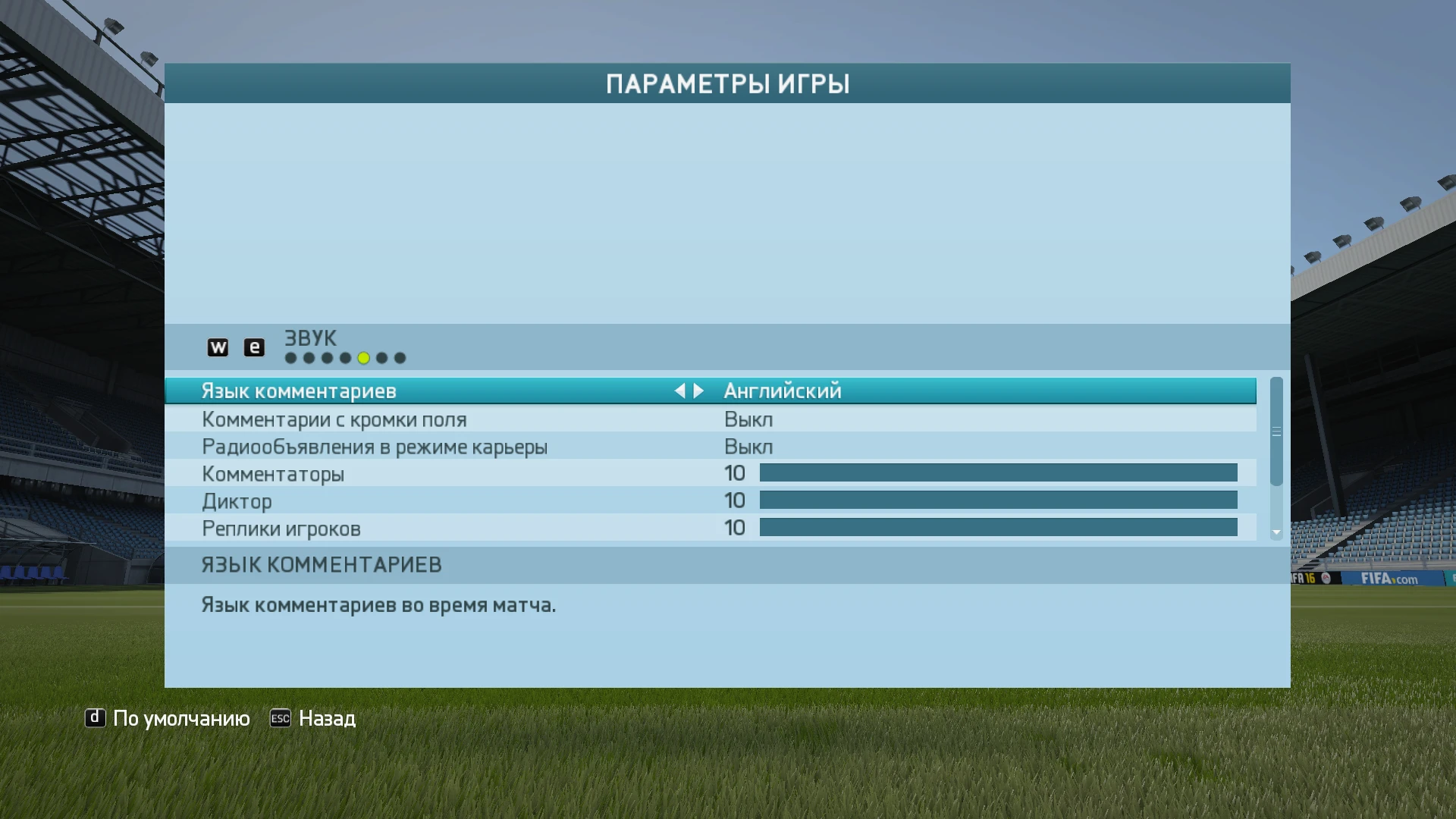Click the W key navigation icon

coord(219,347)
